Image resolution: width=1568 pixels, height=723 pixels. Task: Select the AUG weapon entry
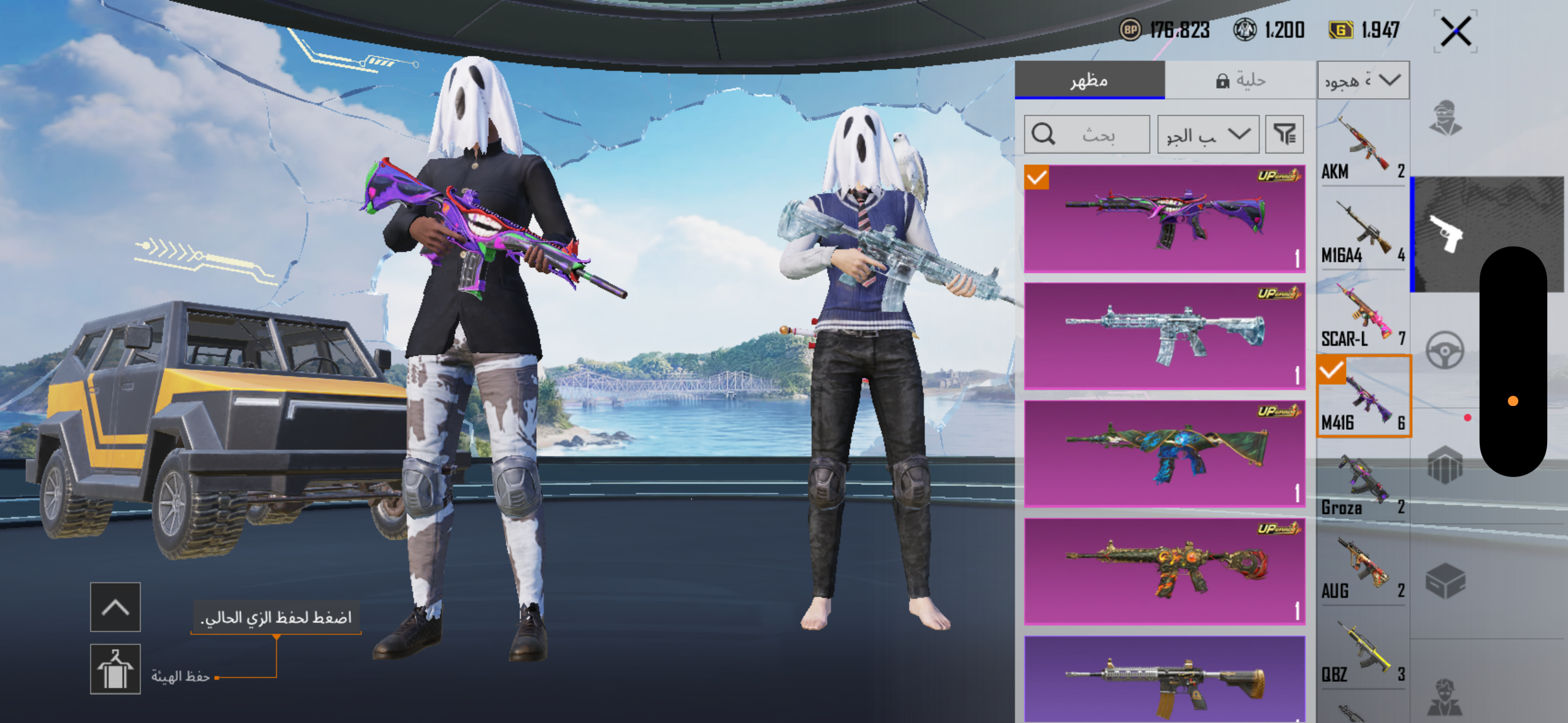(1362, 568)
